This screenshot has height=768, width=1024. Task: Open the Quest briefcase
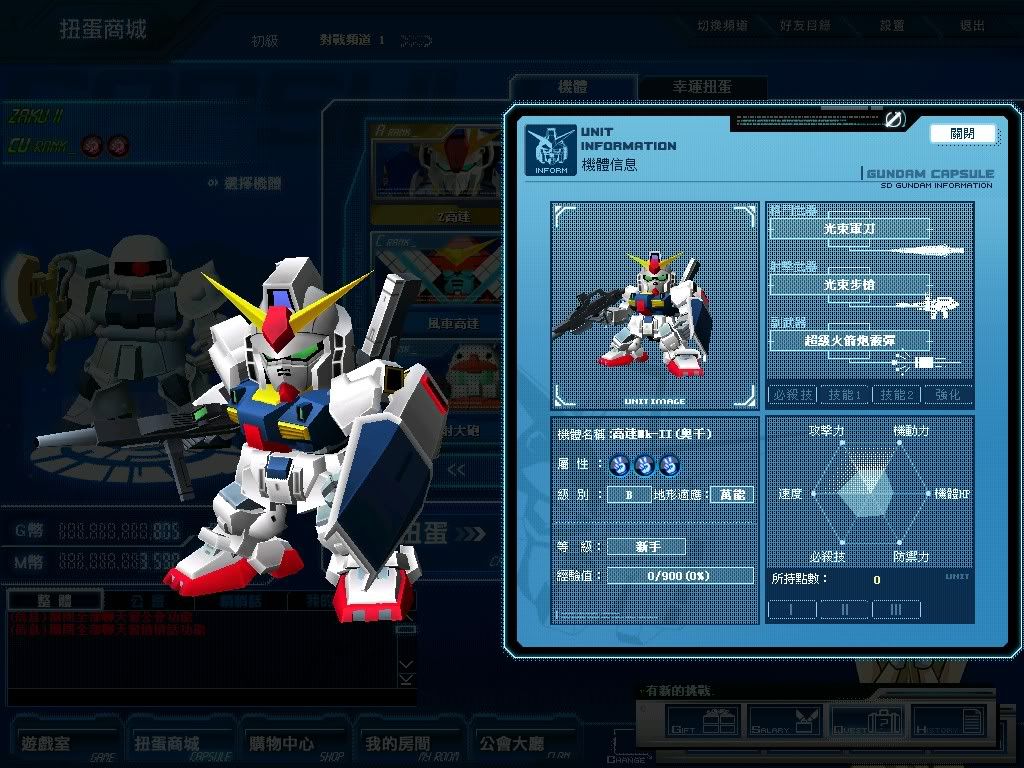869,720
